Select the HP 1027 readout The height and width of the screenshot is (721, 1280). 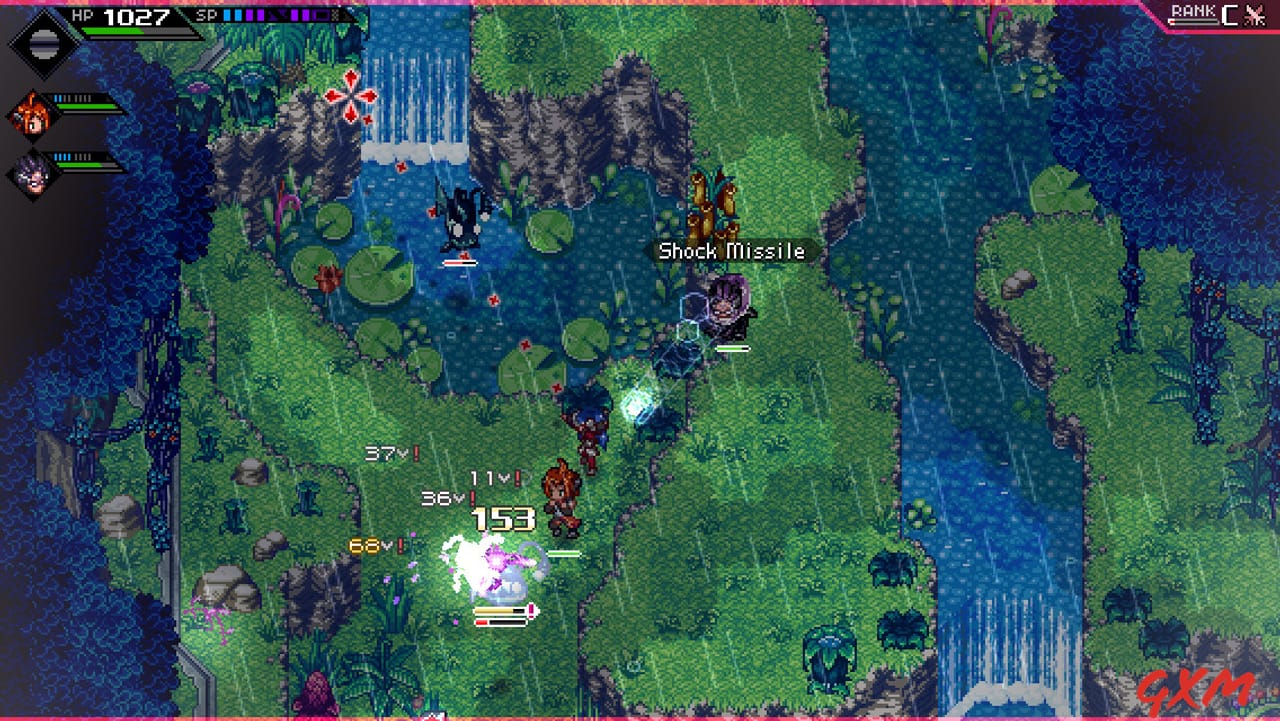(x=135, y=15)
